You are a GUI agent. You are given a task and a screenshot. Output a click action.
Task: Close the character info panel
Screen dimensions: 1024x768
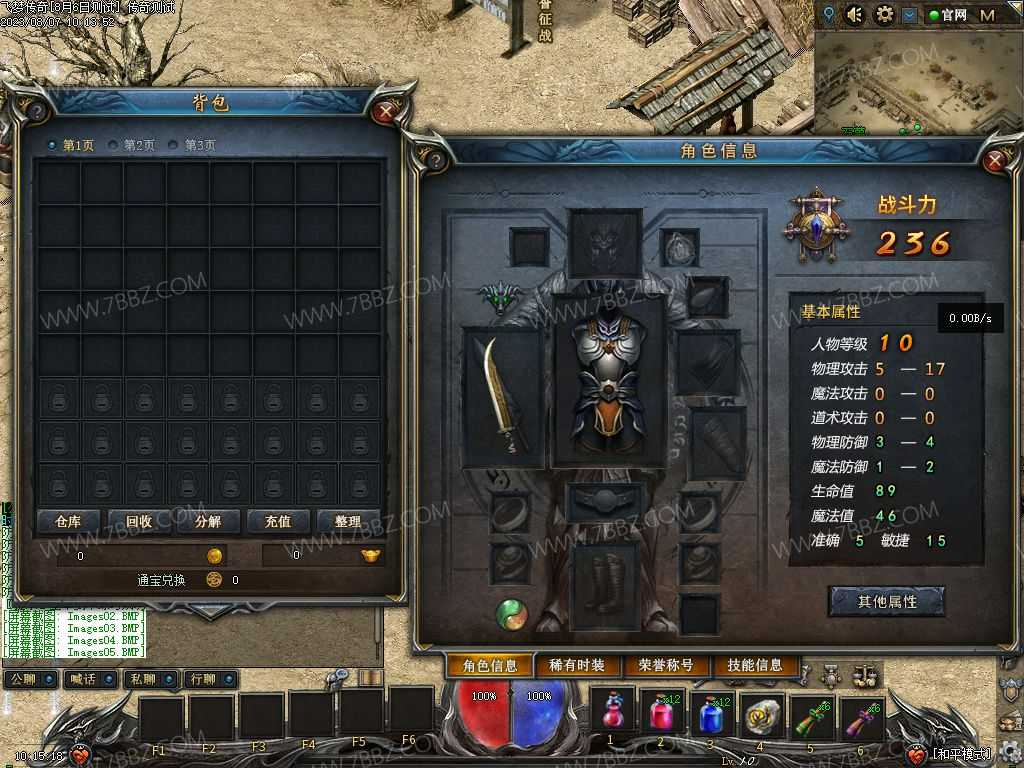point(994,160)
